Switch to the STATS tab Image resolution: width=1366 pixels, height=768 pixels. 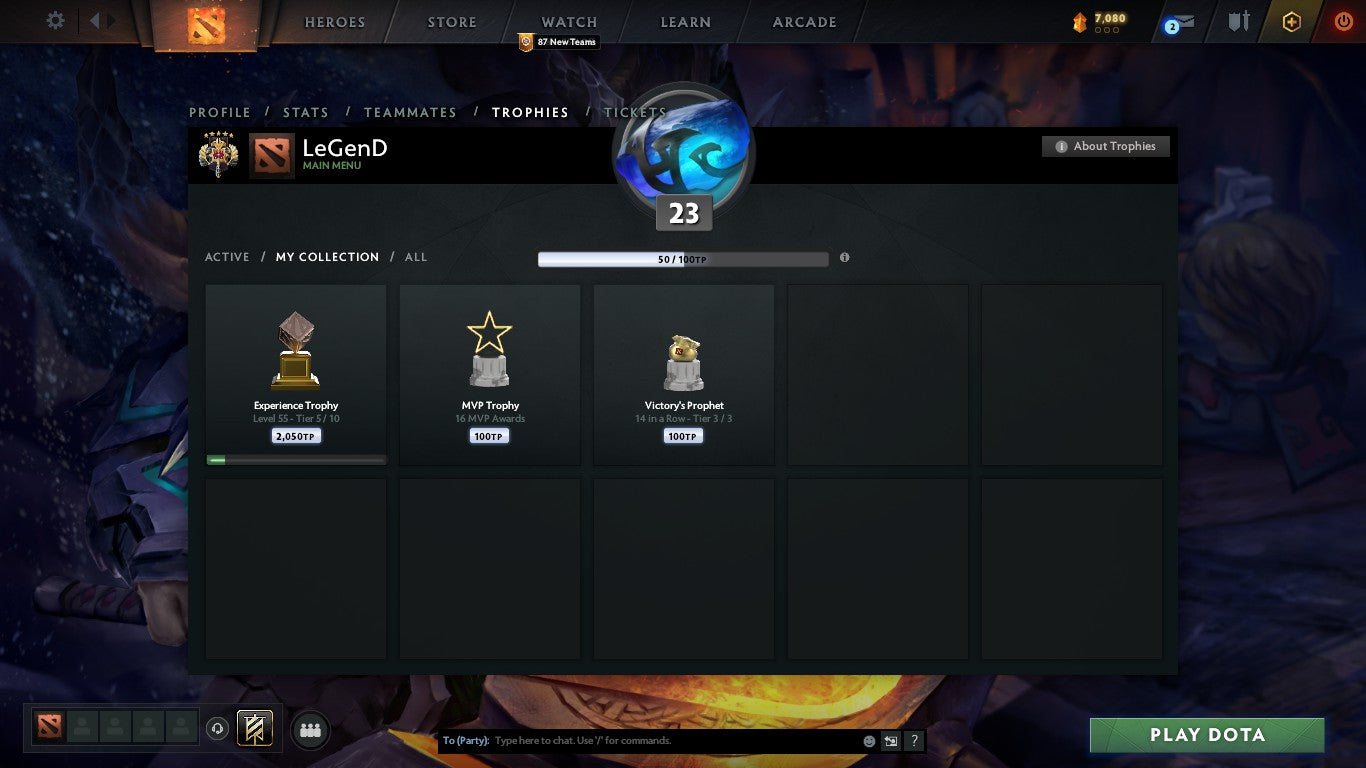tap(306, 112)
